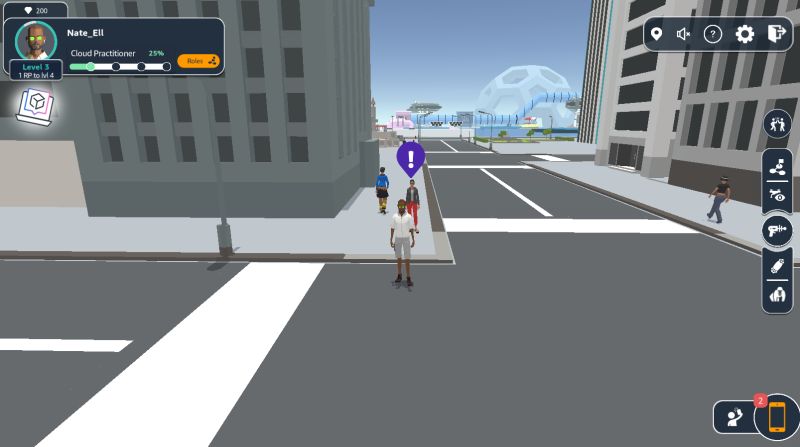Open the gear settings menu
Image resolution: width=800 pixels, height=447 pixels.
(x=745, y=34)
